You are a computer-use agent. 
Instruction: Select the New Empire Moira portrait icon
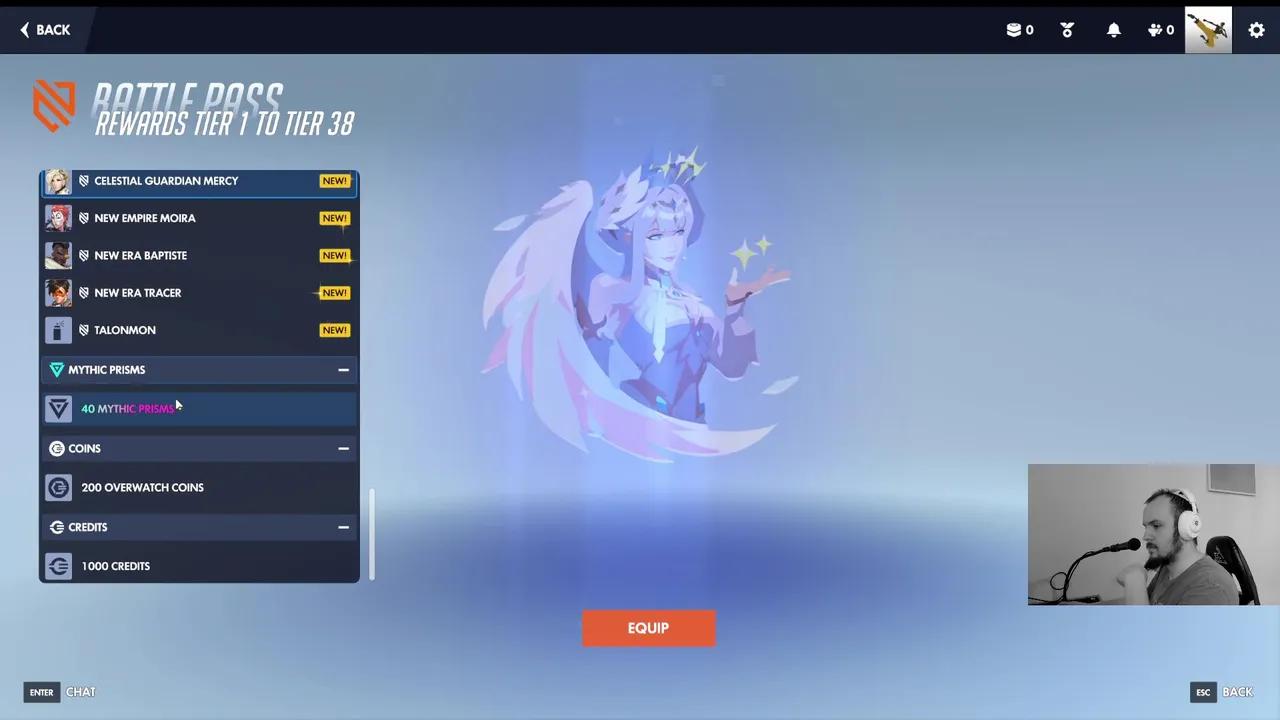(x=57, y=217)
